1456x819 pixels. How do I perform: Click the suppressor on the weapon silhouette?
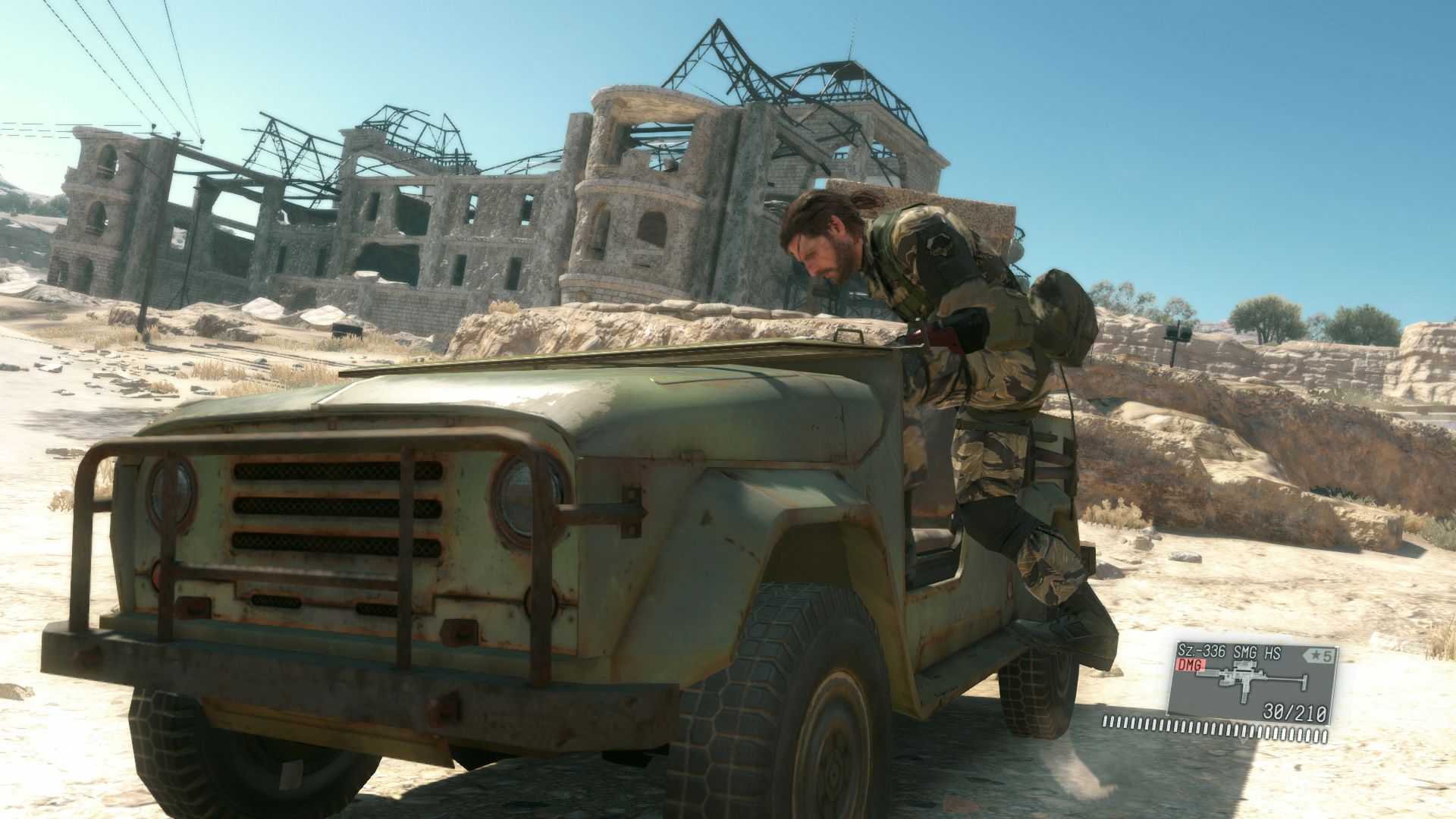point(1207,673)
